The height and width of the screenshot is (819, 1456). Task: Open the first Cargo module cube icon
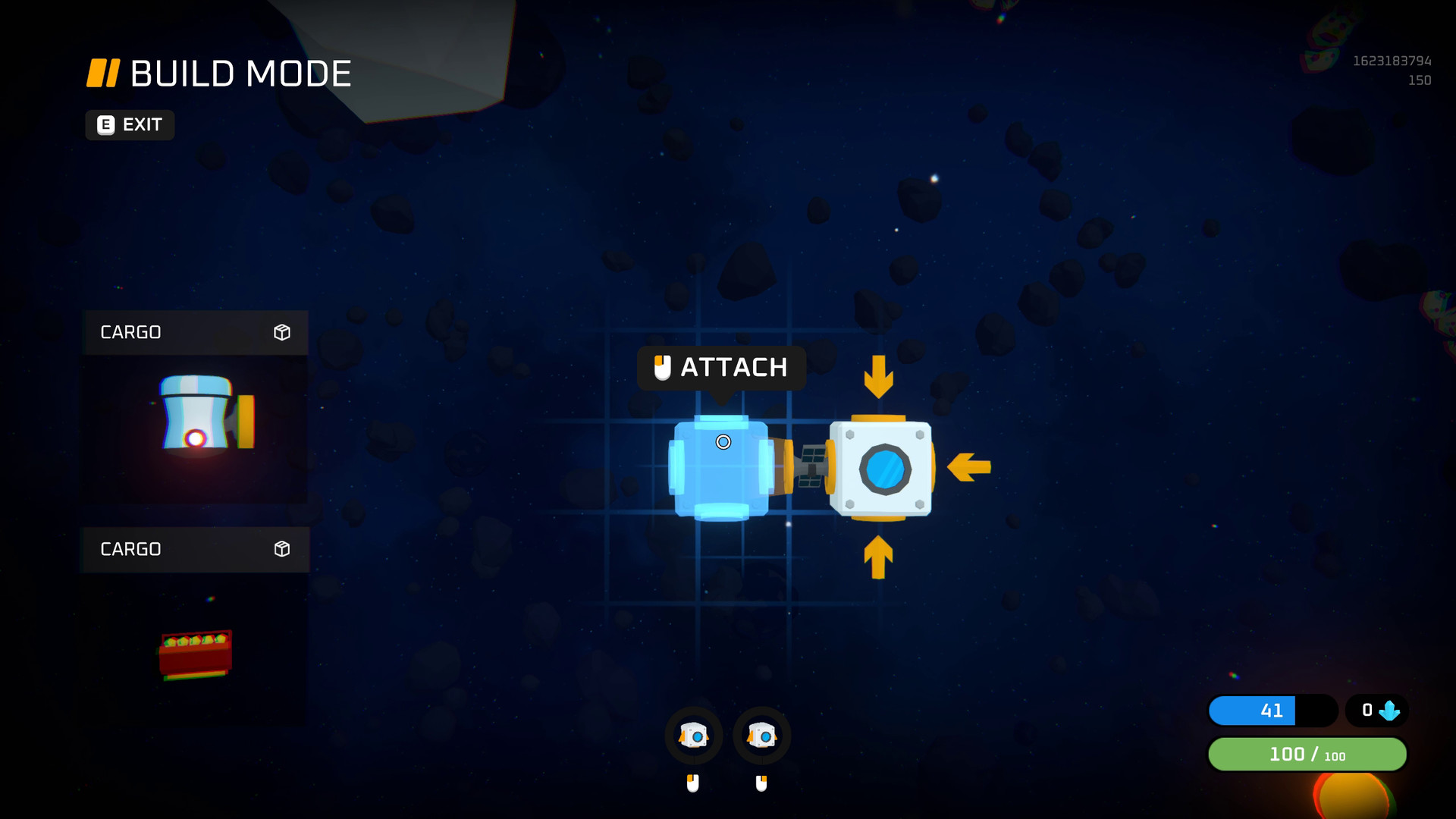(283, 332)
